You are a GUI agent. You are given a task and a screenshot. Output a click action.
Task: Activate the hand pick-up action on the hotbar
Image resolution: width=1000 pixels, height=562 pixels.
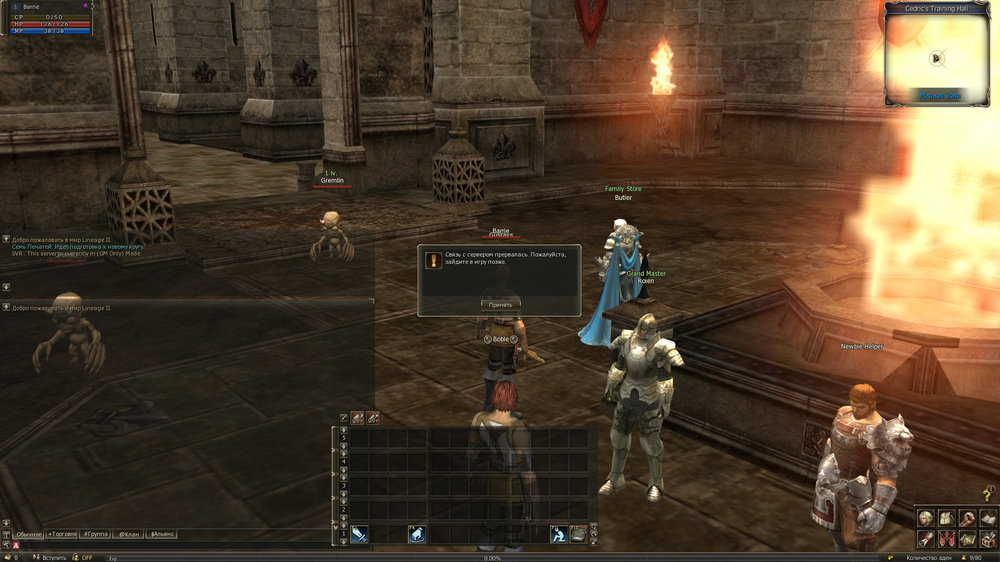417,535
